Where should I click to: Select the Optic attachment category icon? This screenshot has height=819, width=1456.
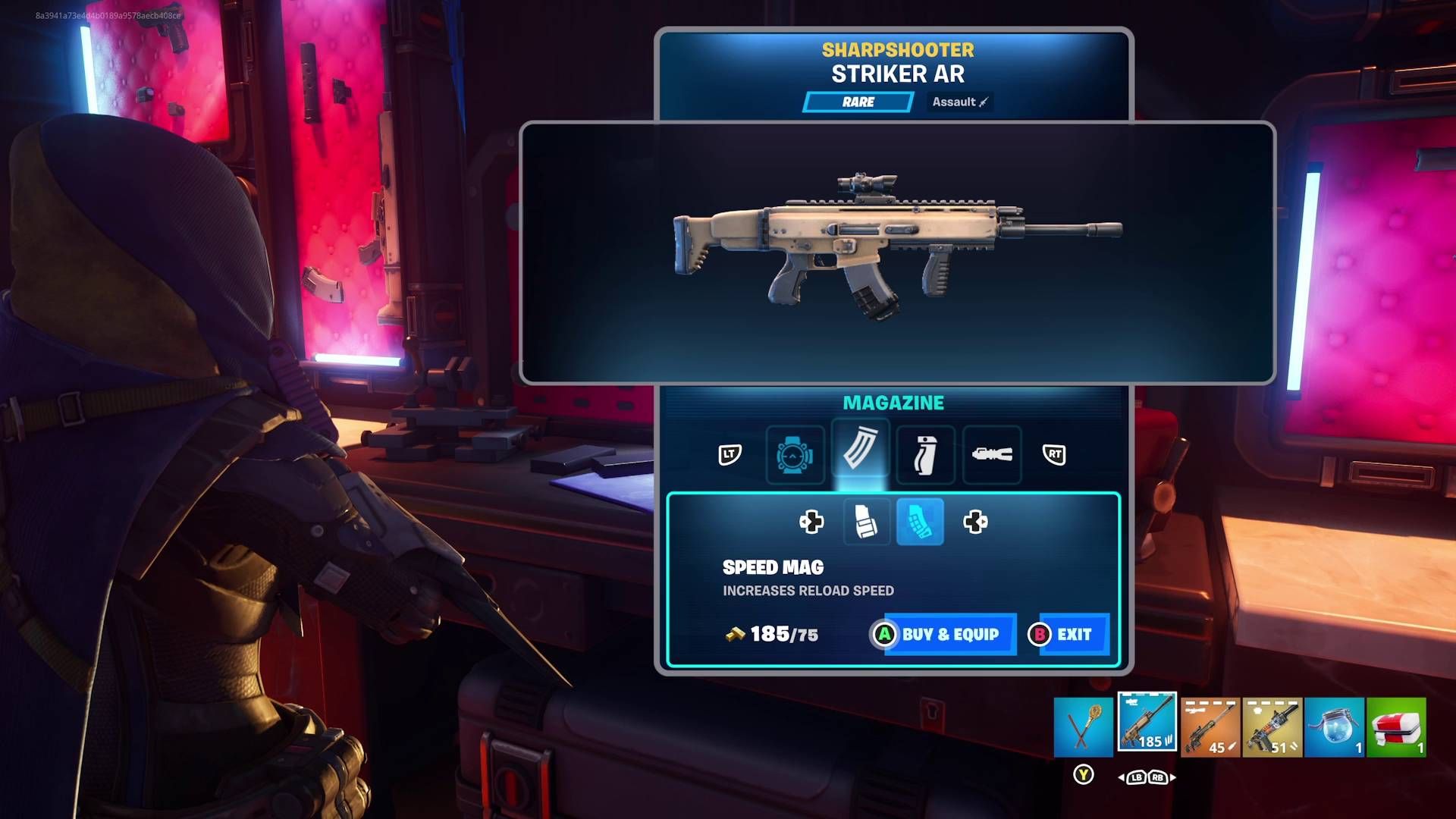795,455
